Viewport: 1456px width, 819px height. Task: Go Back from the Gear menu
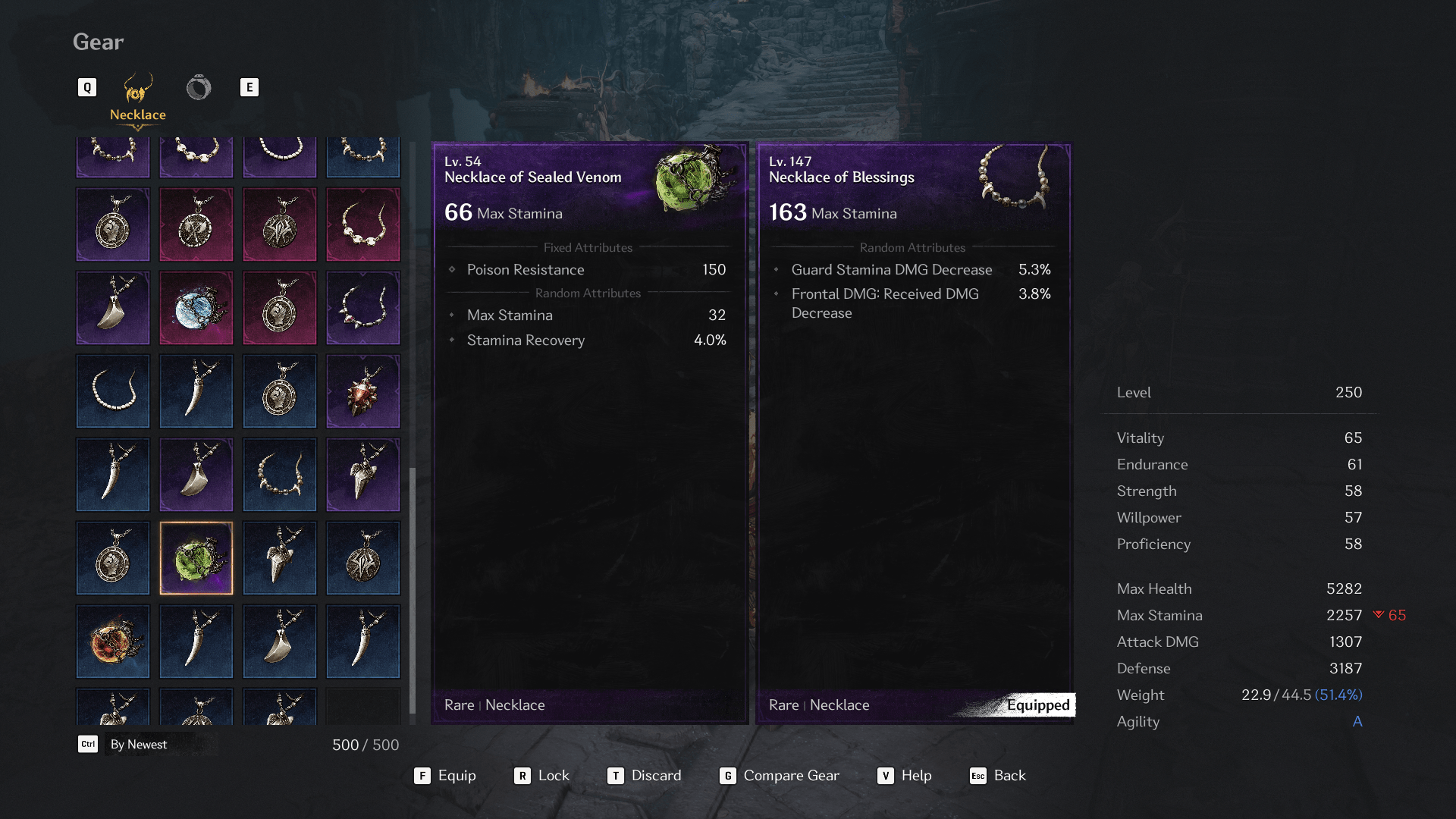point(998,776)
